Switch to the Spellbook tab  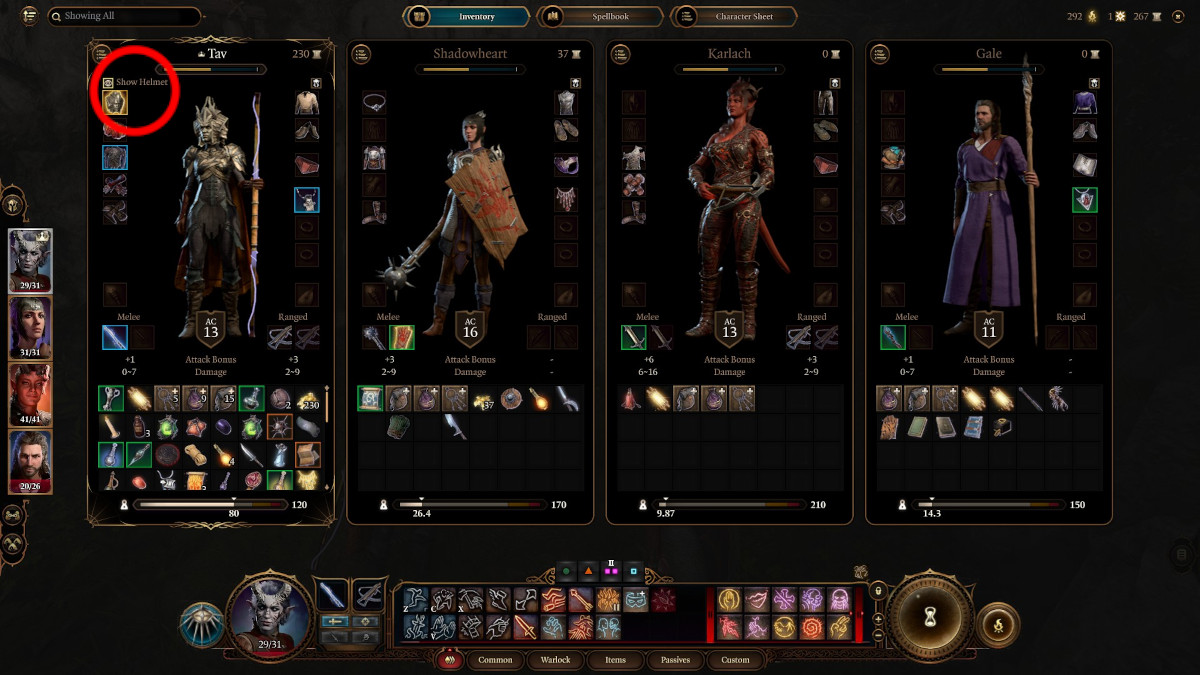(x=600, y=16)
